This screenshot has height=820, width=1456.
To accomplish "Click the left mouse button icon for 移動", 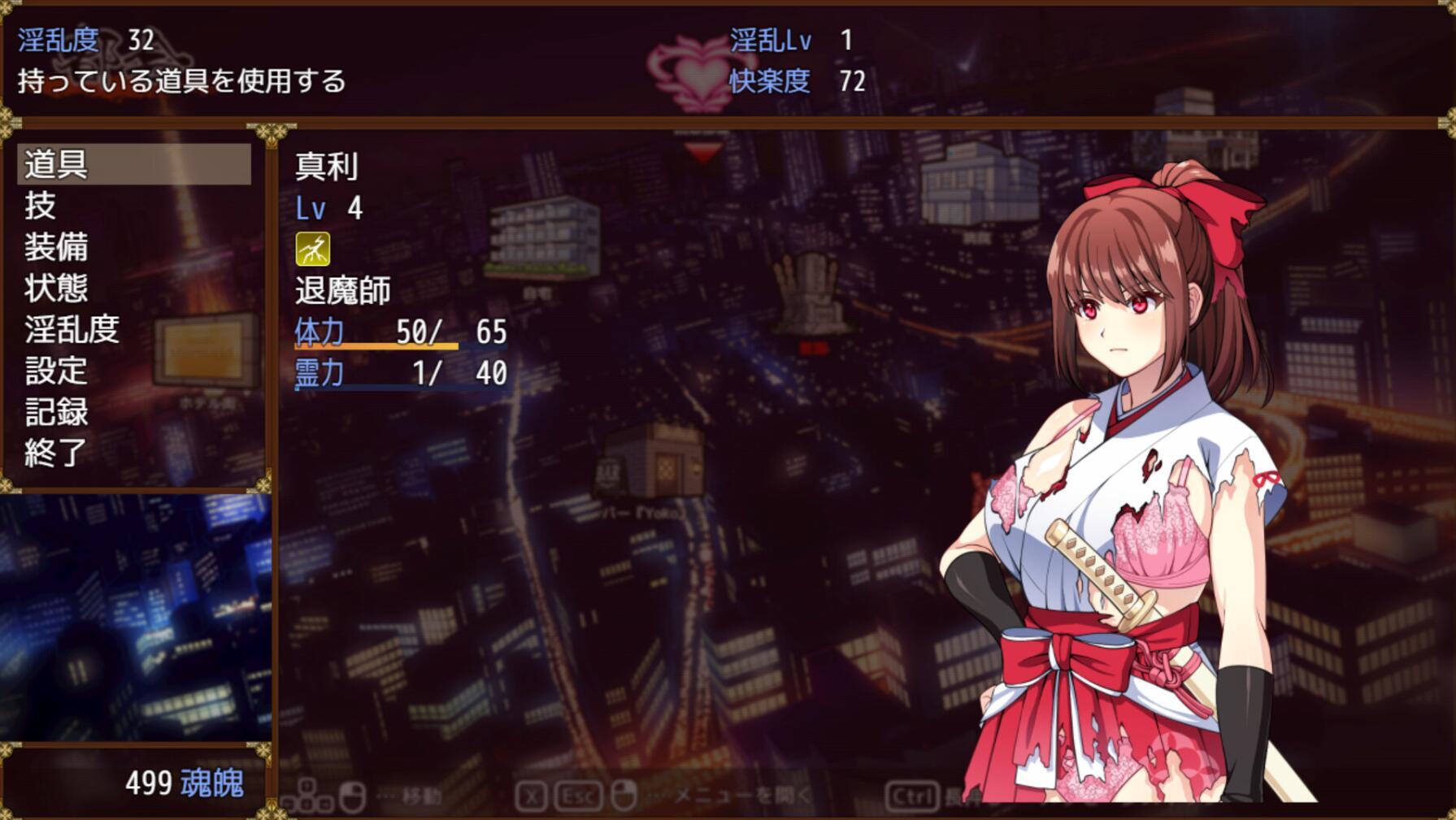I will click(x=351, y=797).
